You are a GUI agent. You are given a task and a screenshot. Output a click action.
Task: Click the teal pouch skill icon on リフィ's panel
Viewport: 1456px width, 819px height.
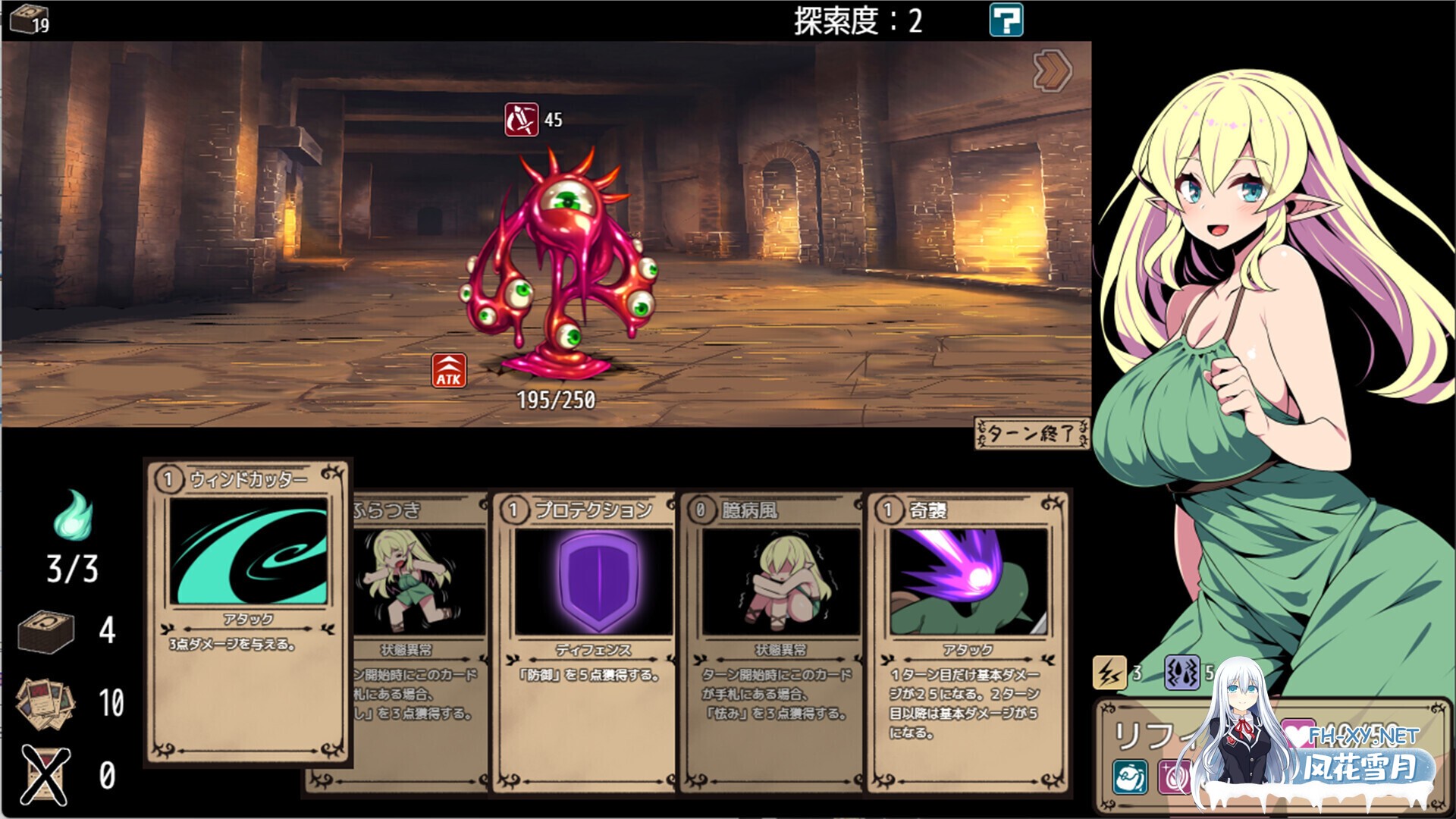pyautogui.click(x=1130, y=777)
